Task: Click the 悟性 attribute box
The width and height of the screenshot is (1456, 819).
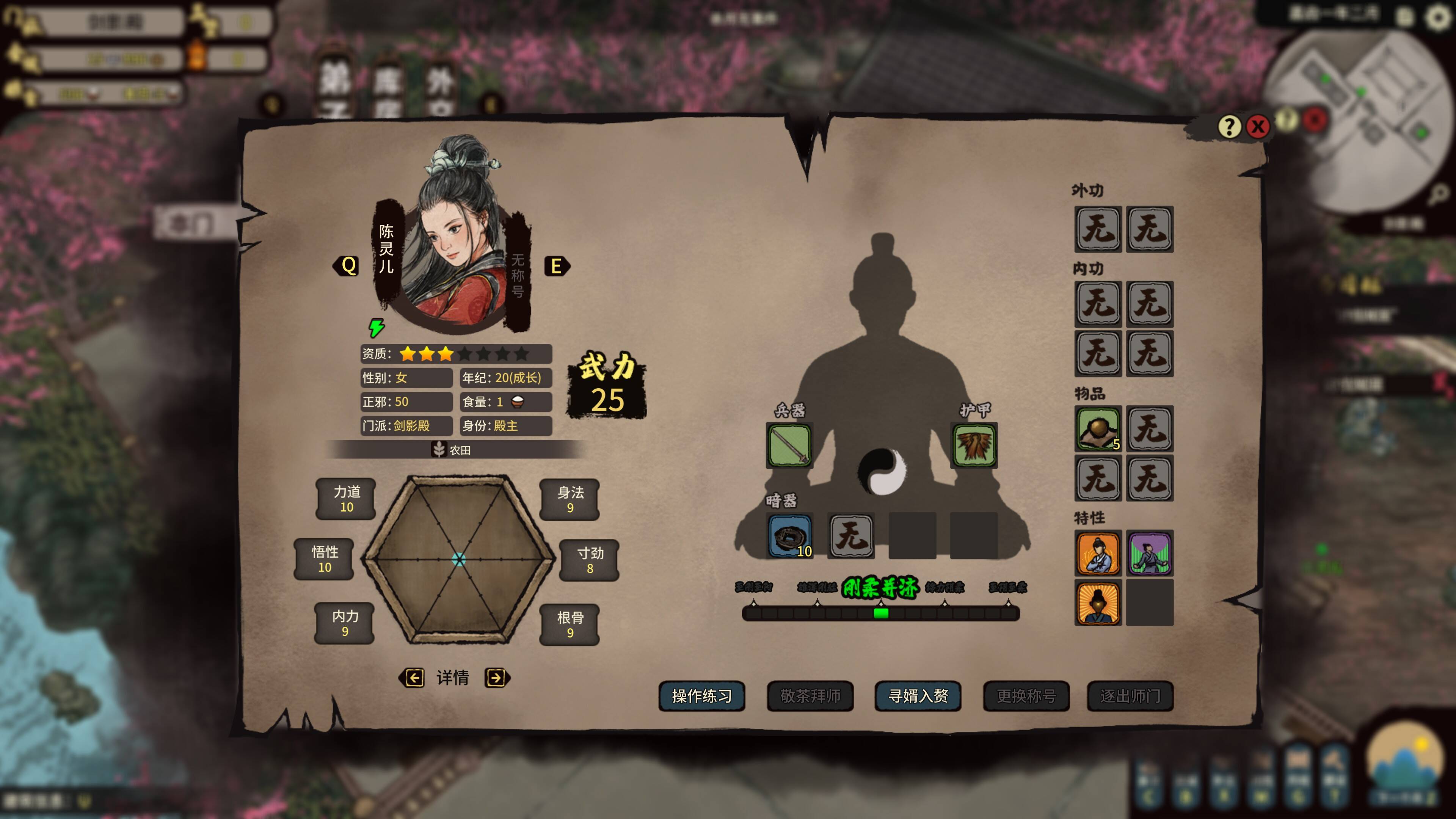Action: [325, 559]
